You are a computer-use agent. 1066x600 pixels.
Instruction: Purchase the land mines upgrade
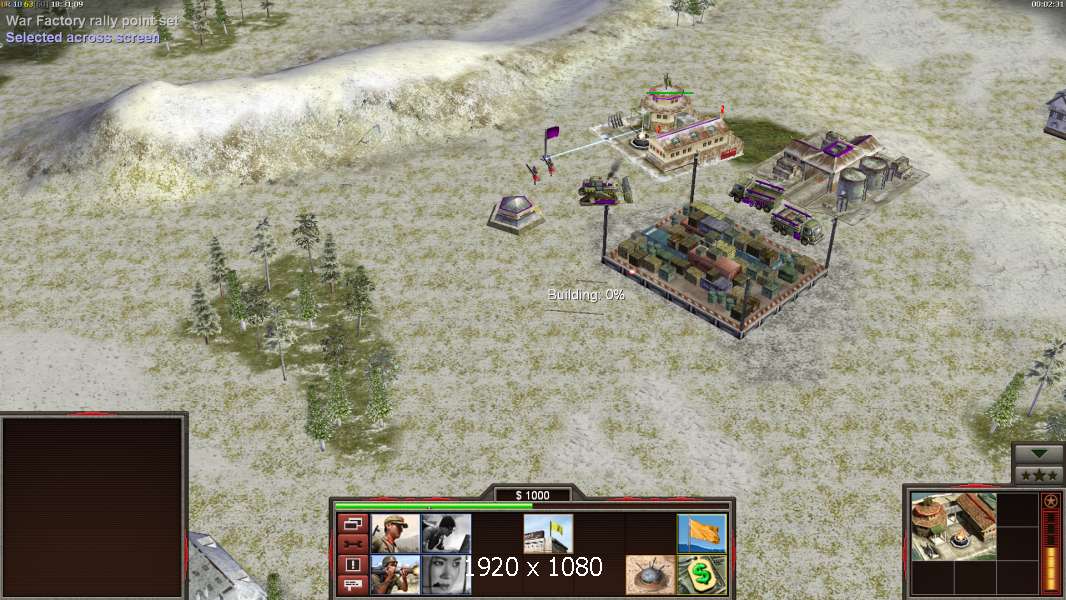click(650, 574)
